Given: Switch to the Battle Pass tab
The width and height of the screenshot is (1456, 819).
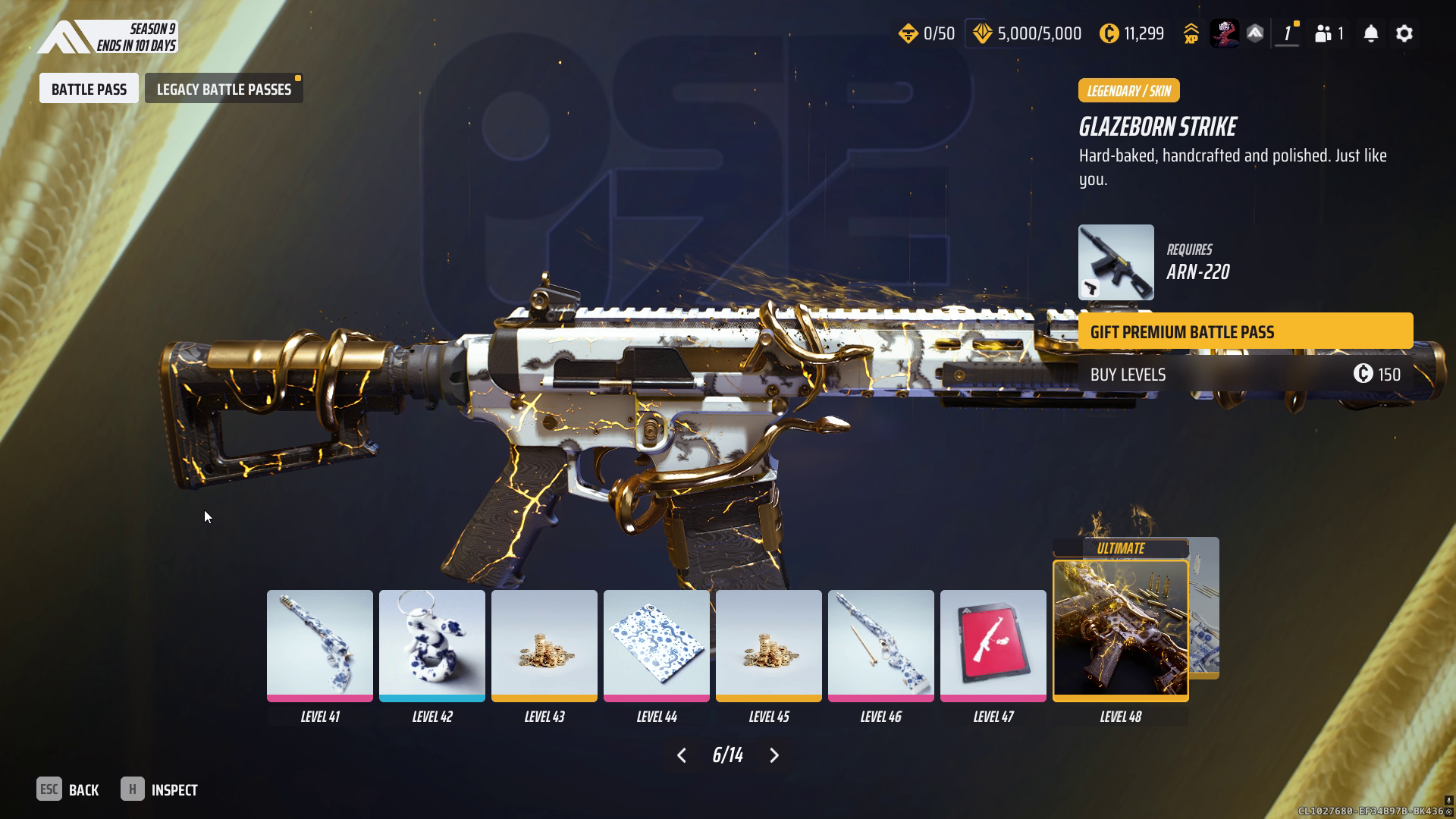Looking at the screenshot, I should [x=89, y=89].
